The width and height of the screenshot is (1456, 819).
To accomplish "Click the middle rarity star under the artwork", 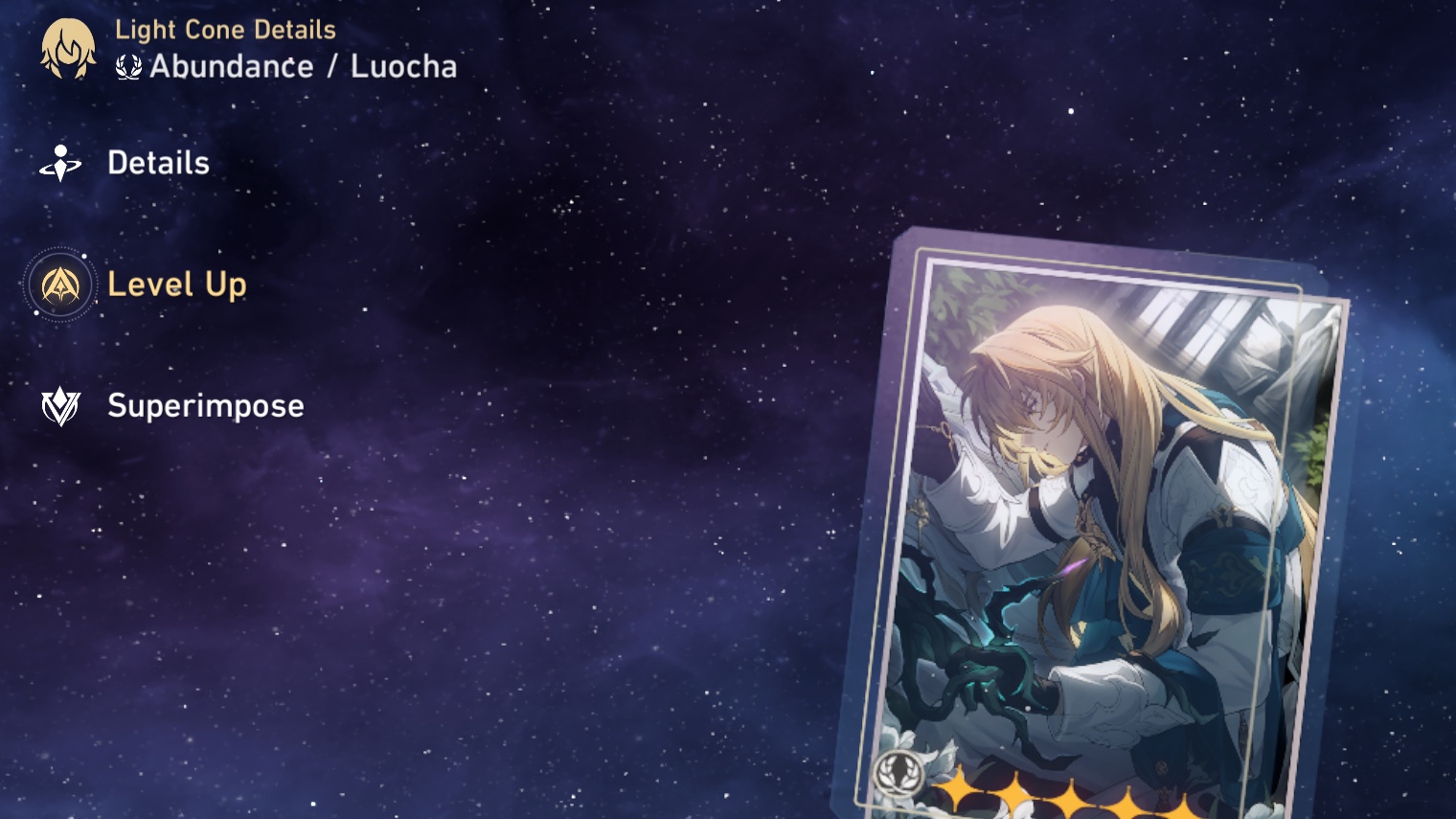I will pos(1073,803).
